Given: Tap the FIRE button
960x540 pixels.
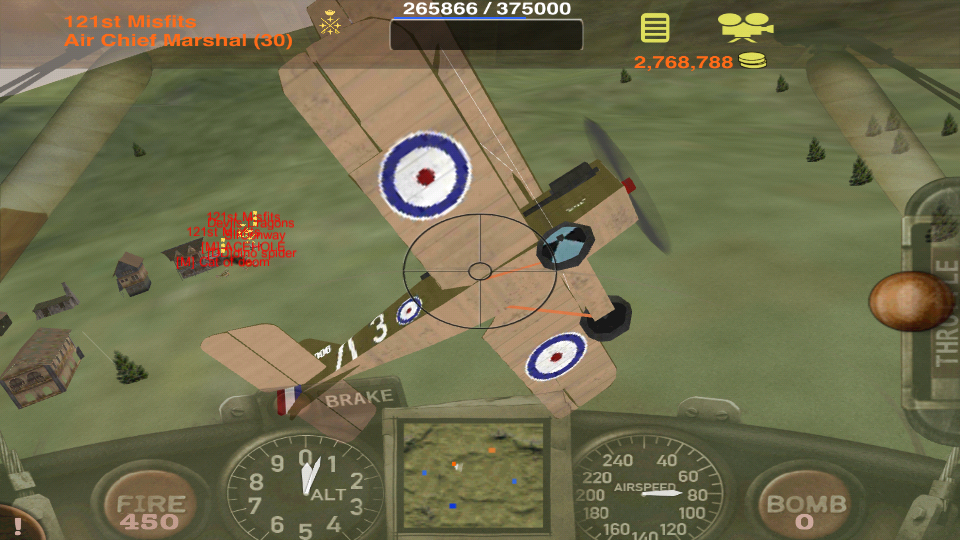Looking at the screenshot, I should (151, 511).
